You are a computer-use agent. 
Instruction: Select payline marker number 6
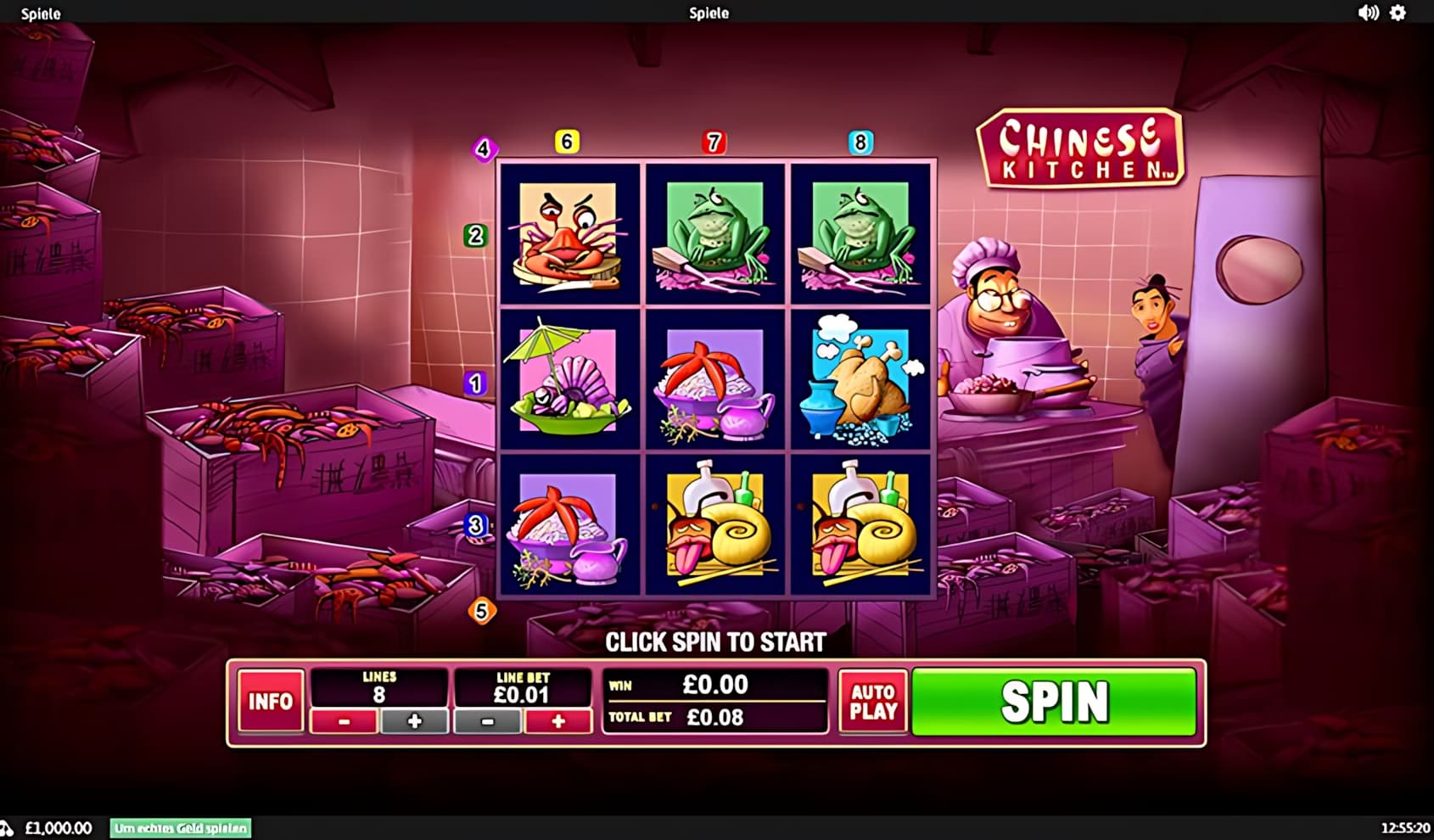[x=567, y=142]
